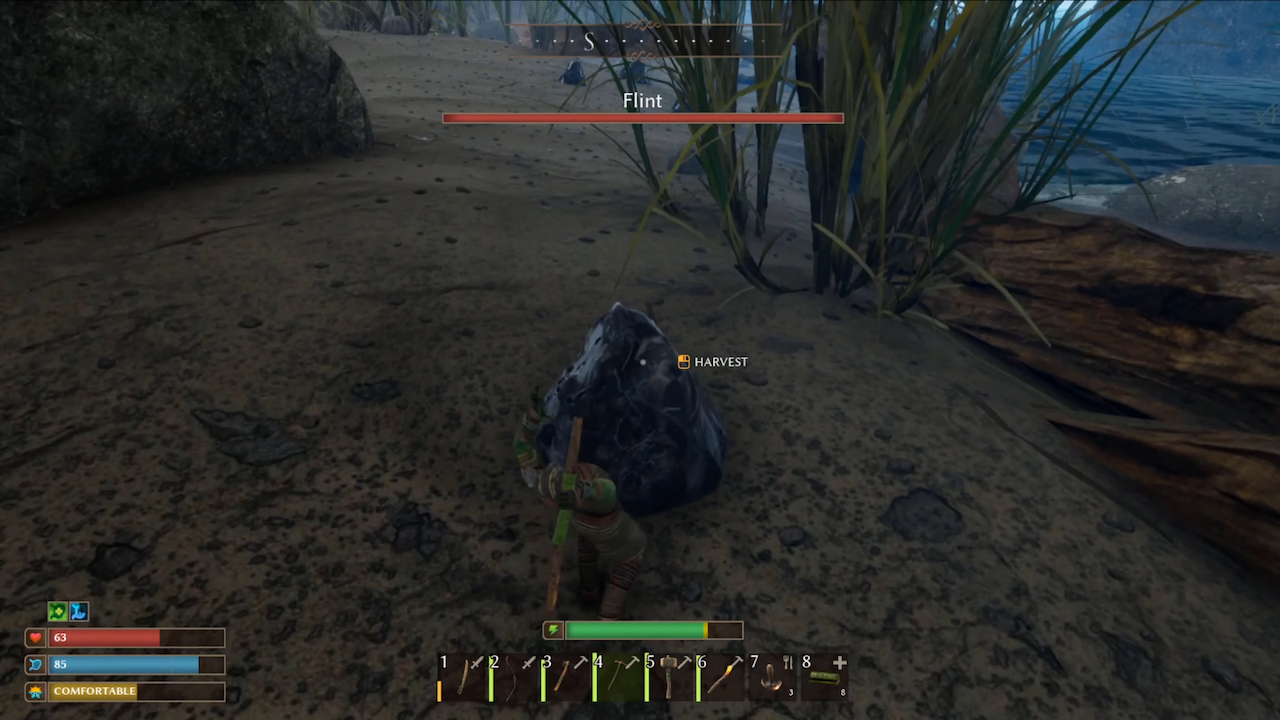1280x720 pixels.
Task: Select the sword in hotbar slot 1
Action: click(x=465, y=678)
